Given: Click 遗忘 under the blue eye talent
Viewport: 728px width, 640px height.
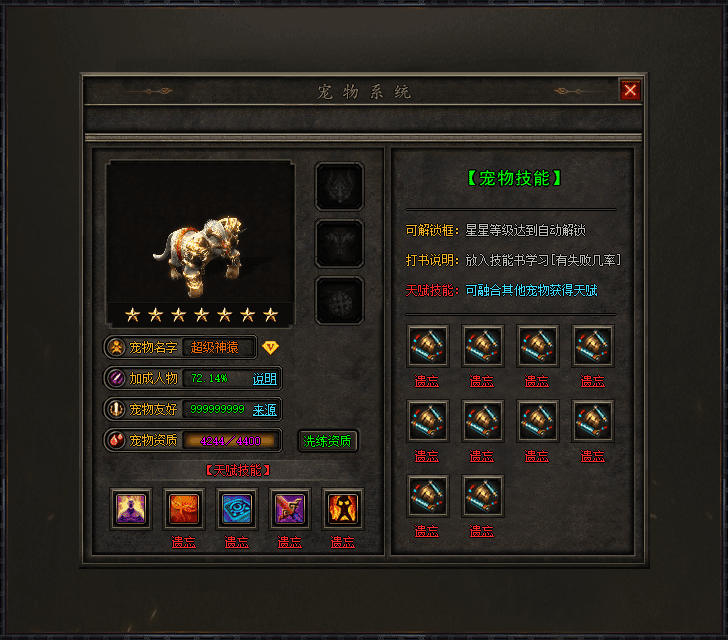Looking at the screenshot, I should tap(237, 542).
